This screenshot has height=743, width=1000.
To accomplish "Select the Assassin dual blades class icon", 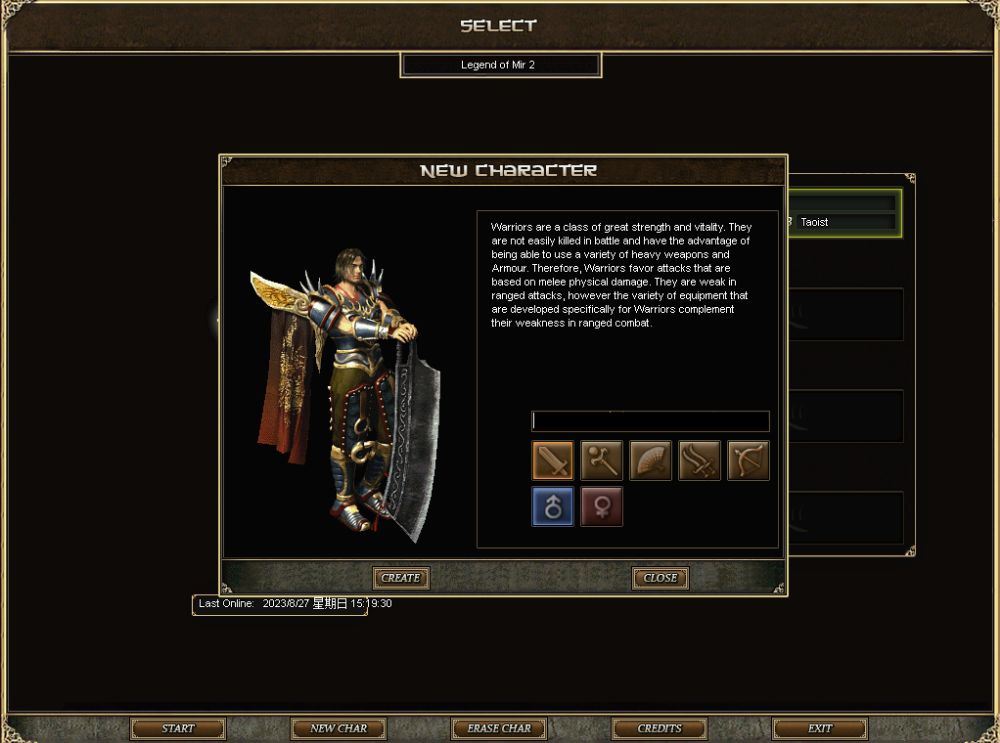I will (700, 461).
